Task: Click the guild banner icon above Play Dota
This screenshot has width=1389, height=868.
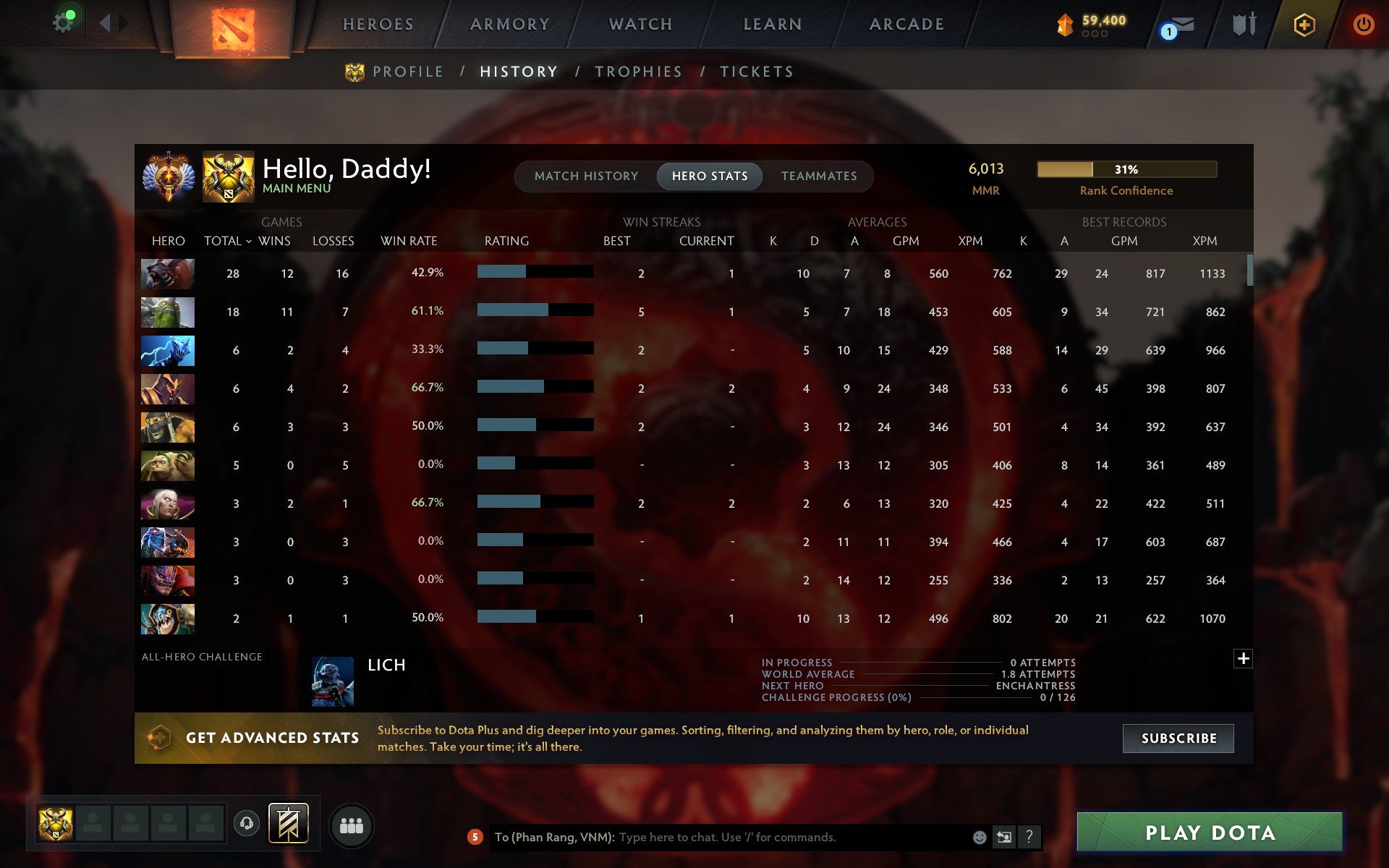Action: (x=287, y=823)
